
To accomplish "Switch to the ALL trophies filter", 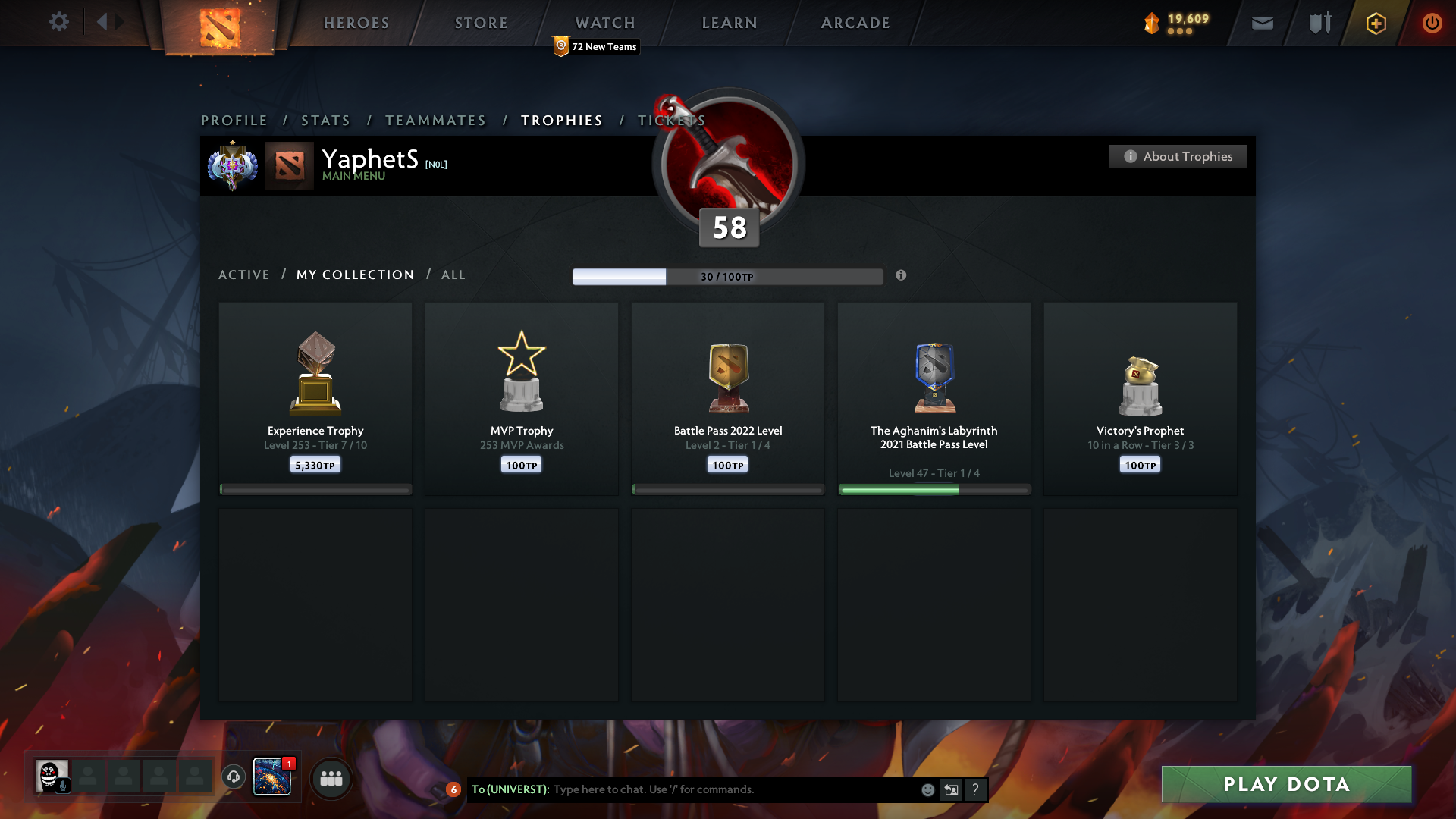I will [x=453, y=275].
